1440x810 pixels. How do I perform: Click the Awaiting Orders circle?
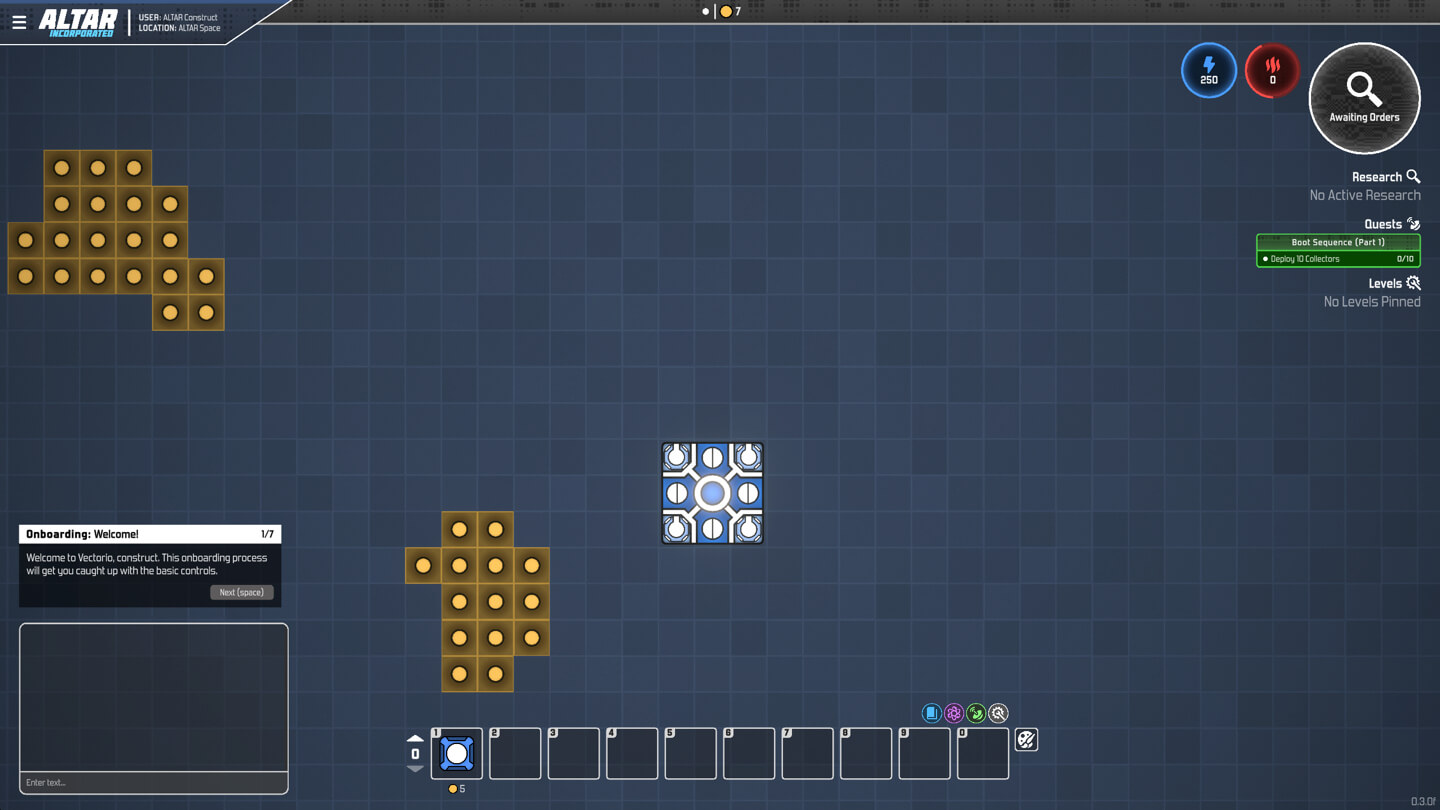point(1364,98)
